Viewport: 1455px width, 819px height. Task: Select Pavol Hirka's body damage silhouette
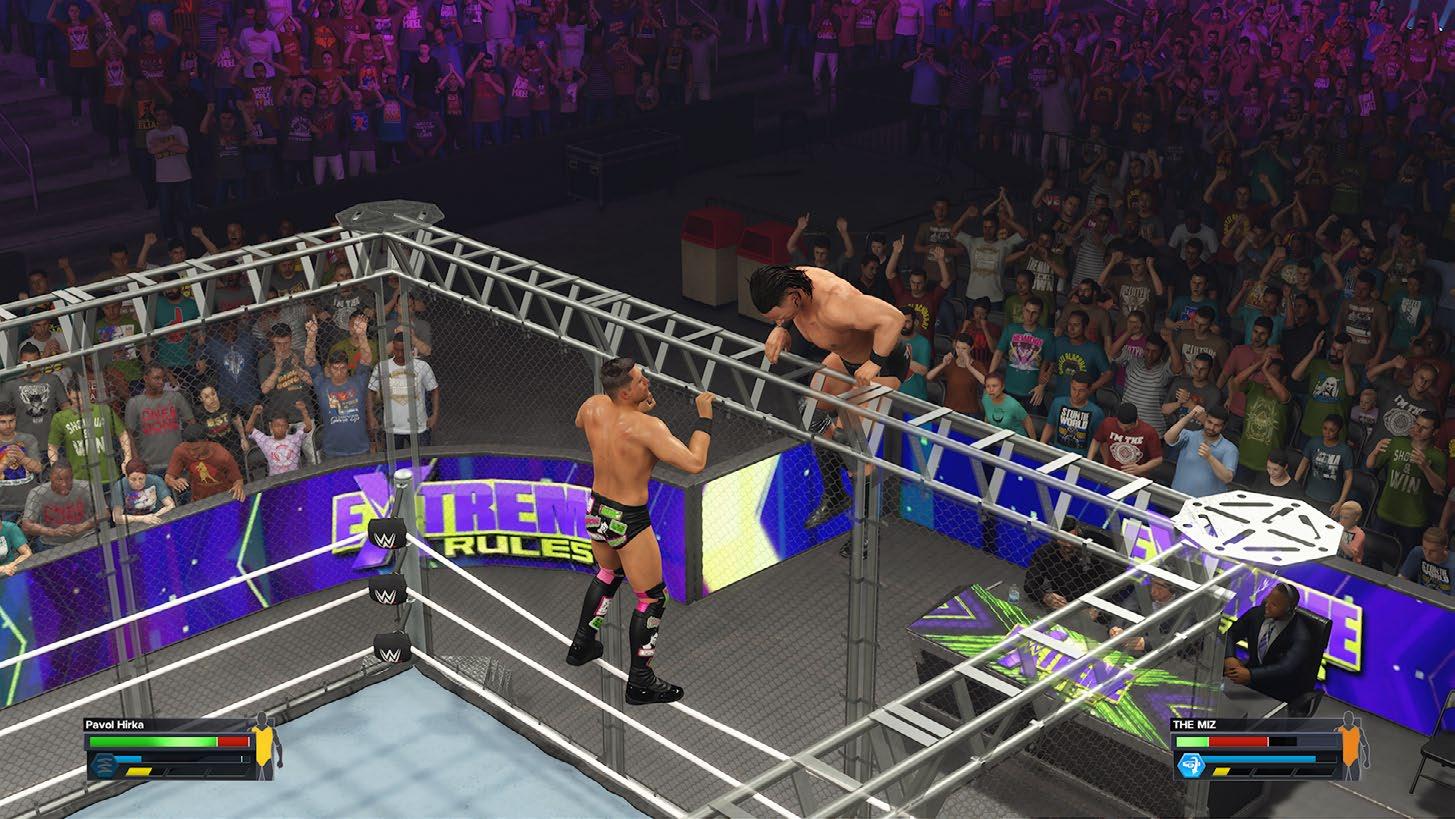[265, 746]
